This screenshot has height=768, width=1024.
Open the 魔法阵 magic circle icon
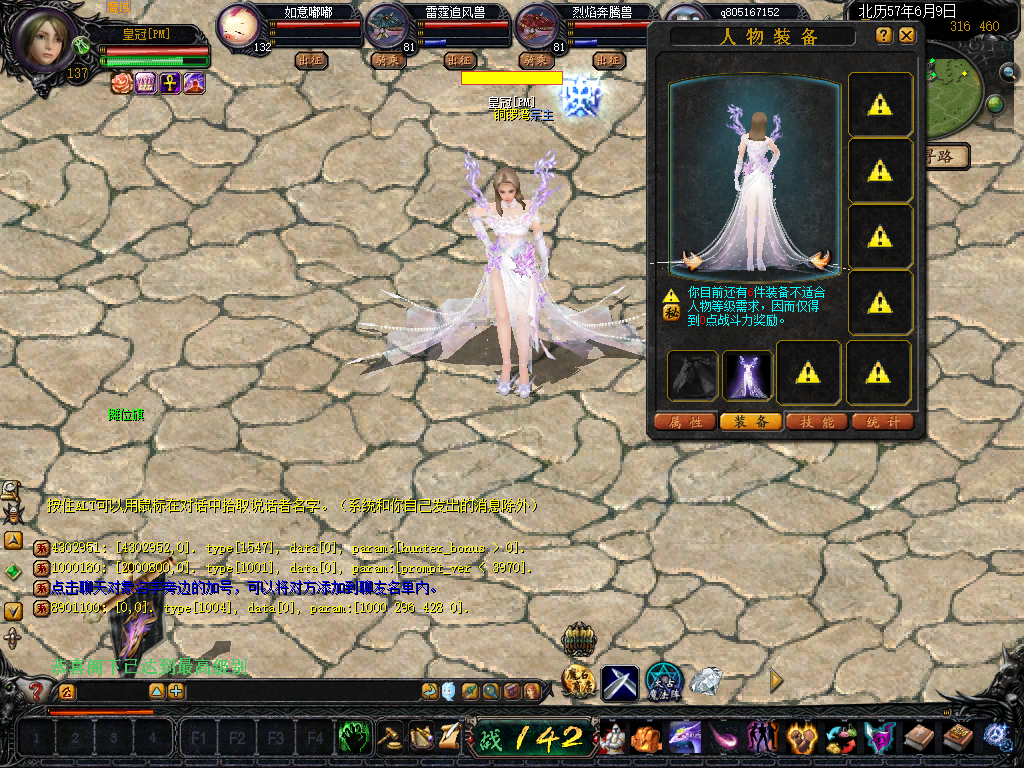[x=663, y=681]
